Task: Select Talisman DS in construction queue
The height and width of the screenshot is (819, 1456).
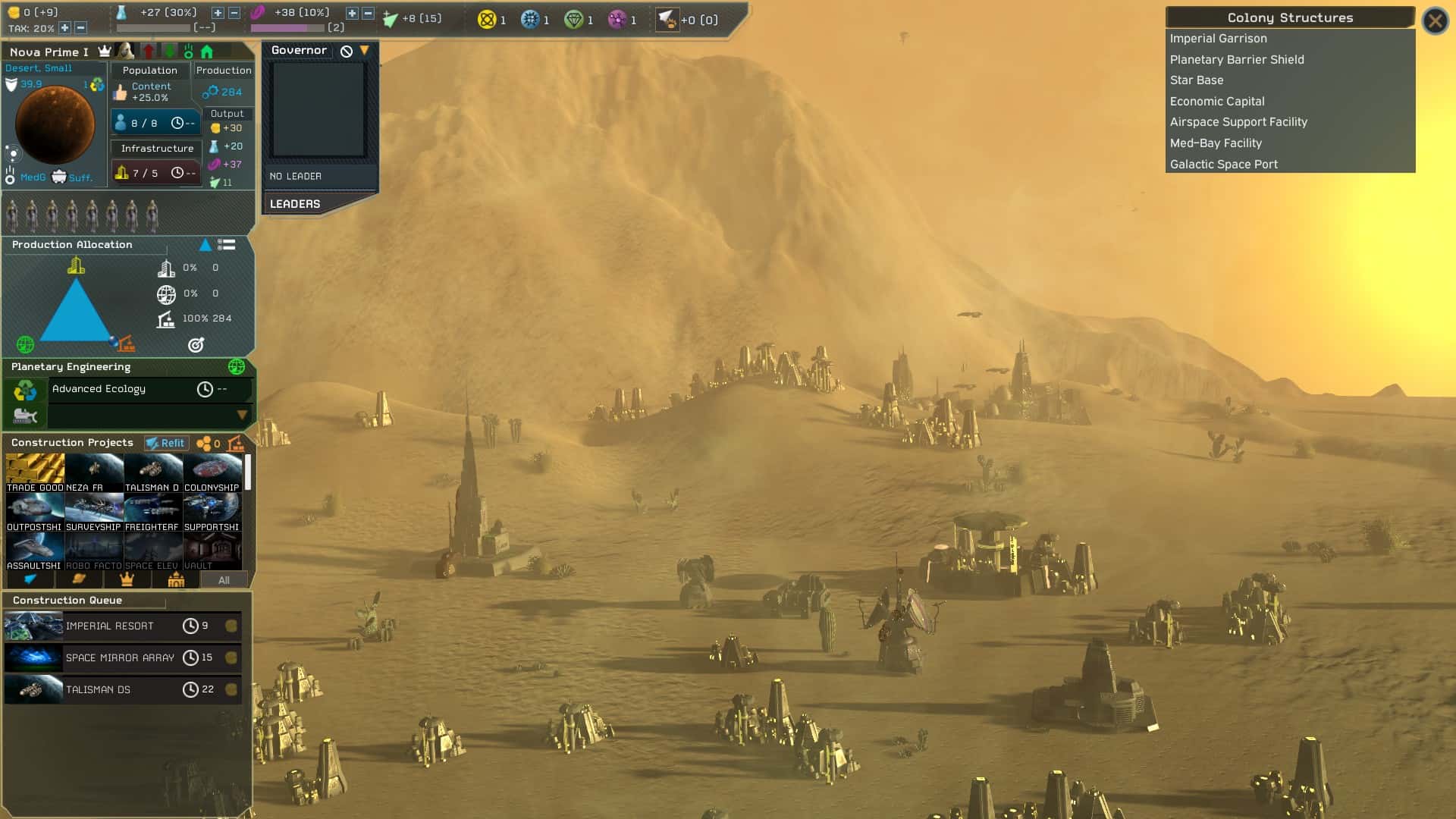Action: point(121,690)
